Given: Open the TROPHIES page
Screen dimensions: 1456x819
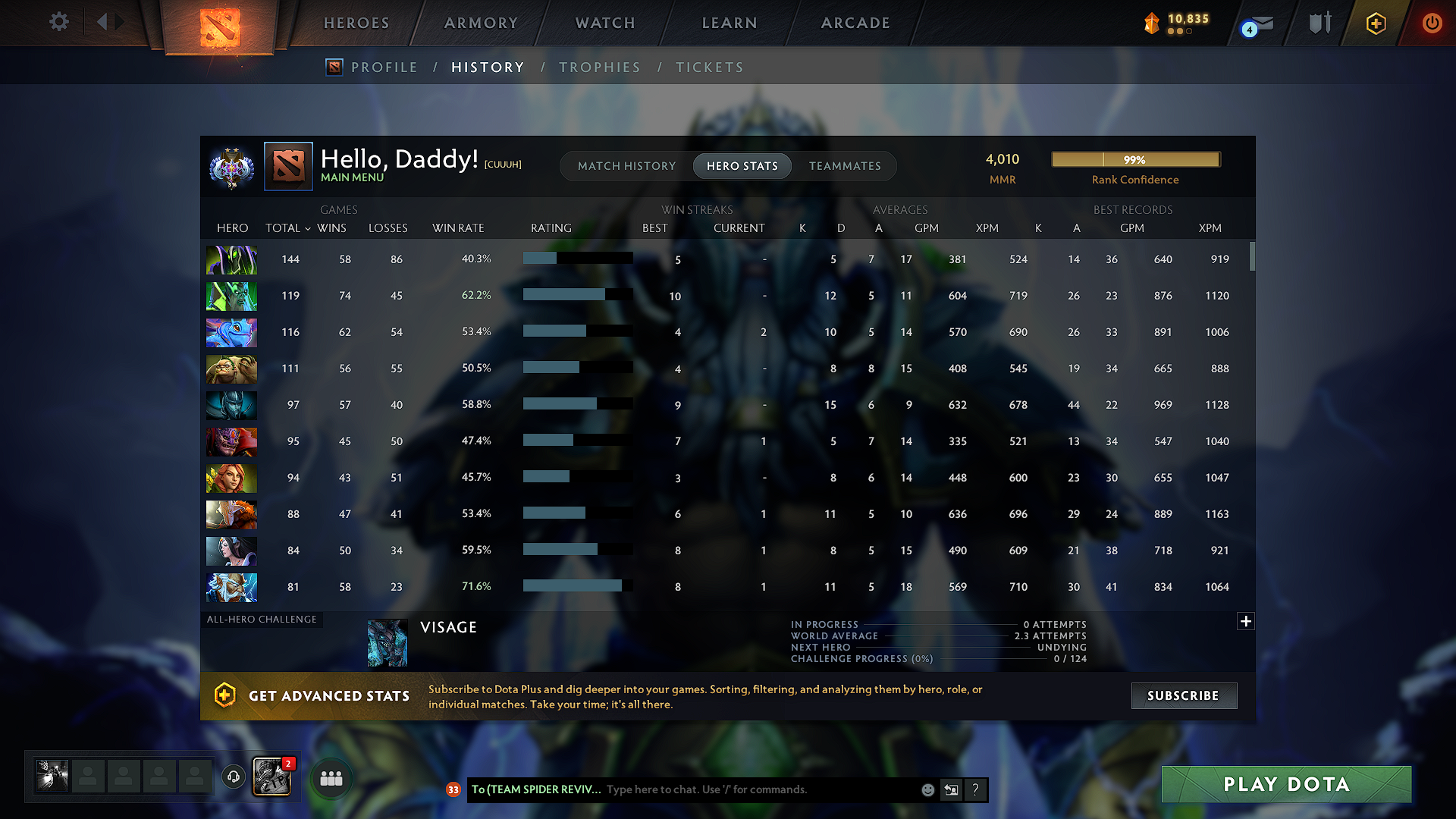Looking at the screenshot, I should coord(600,67).
